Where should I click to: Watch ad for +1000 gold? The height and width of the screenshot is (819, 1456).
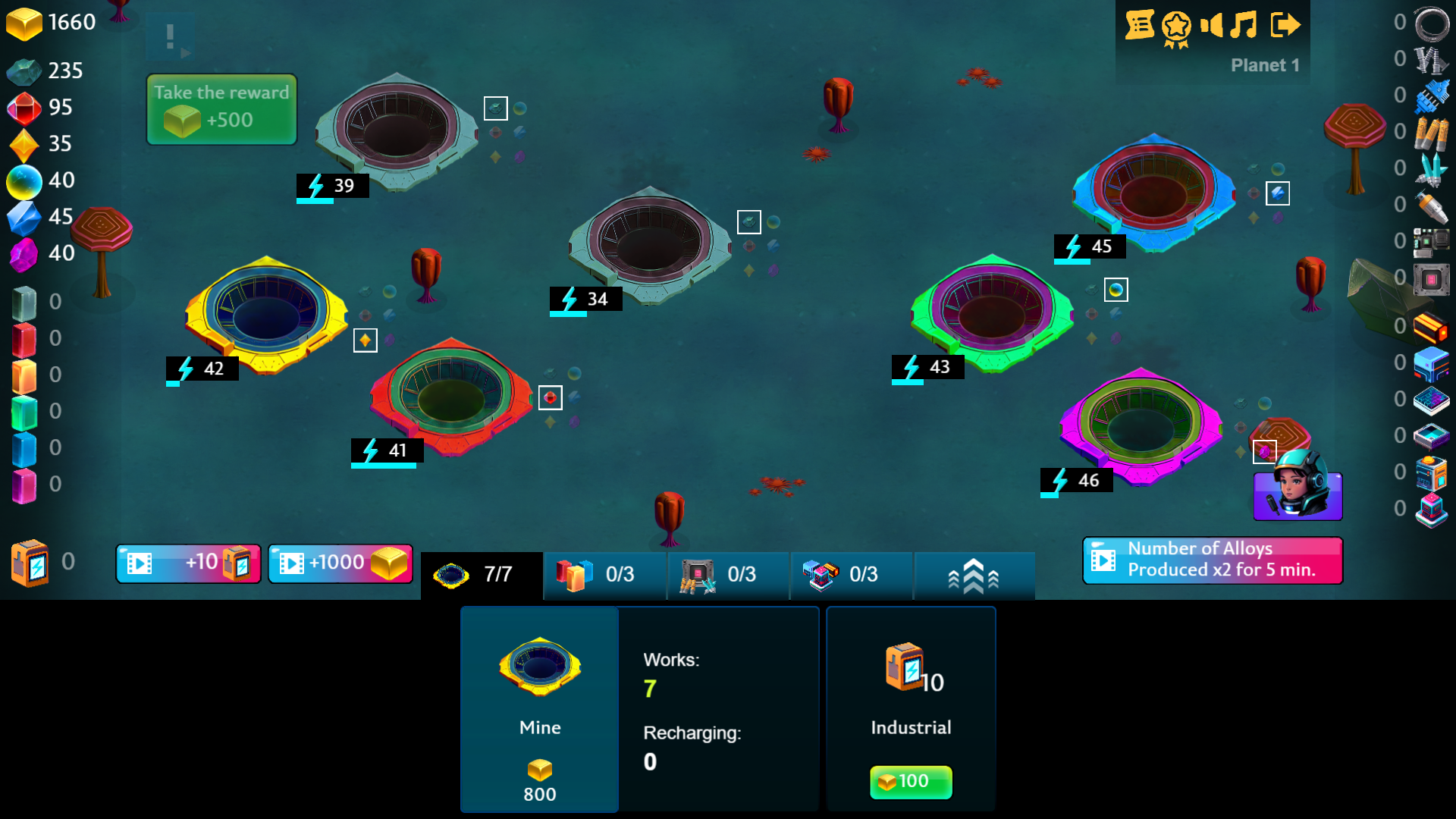(x=340, y=563)
